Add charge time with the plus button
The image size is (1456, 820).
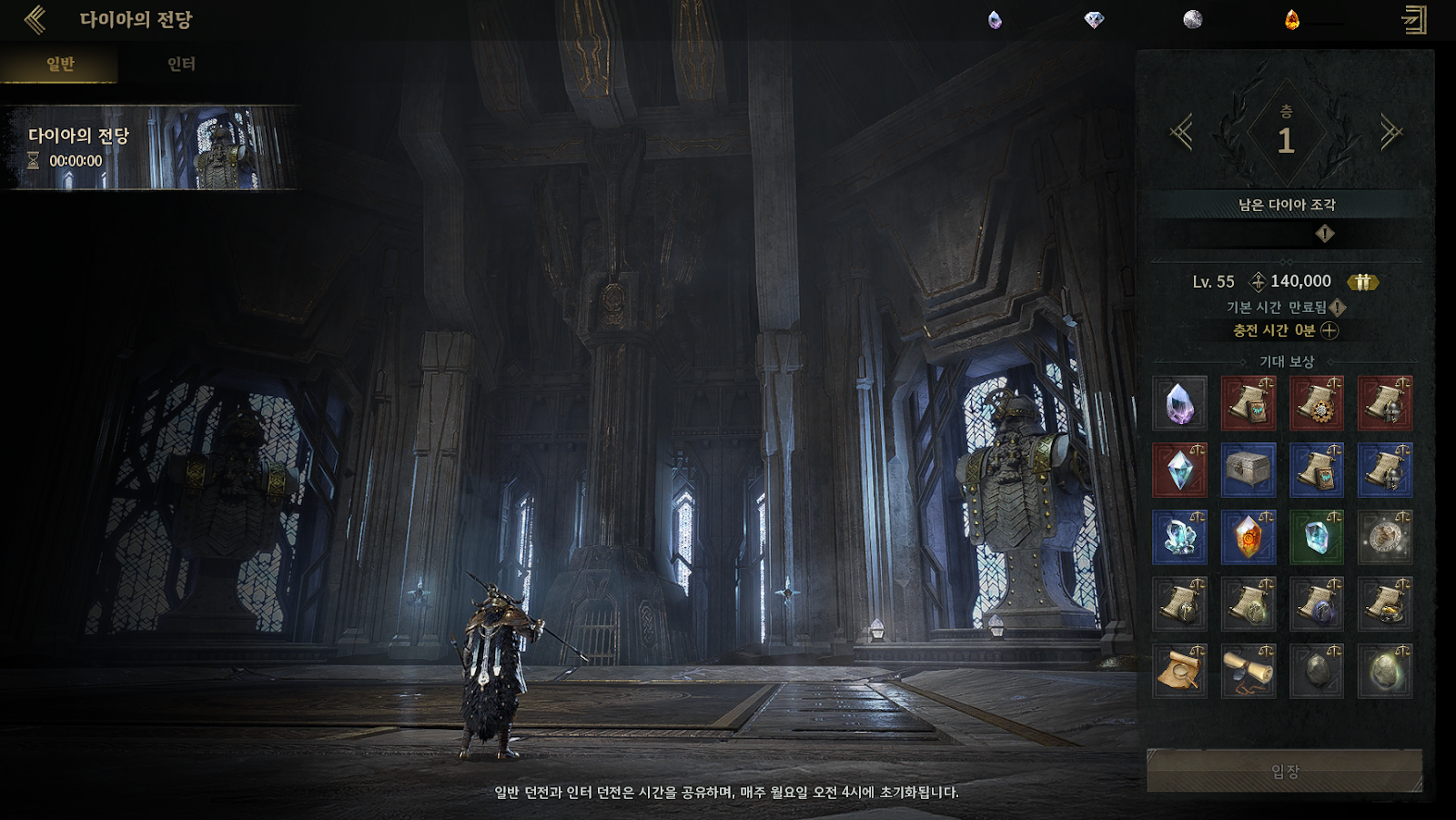(x=1330, y=330)
